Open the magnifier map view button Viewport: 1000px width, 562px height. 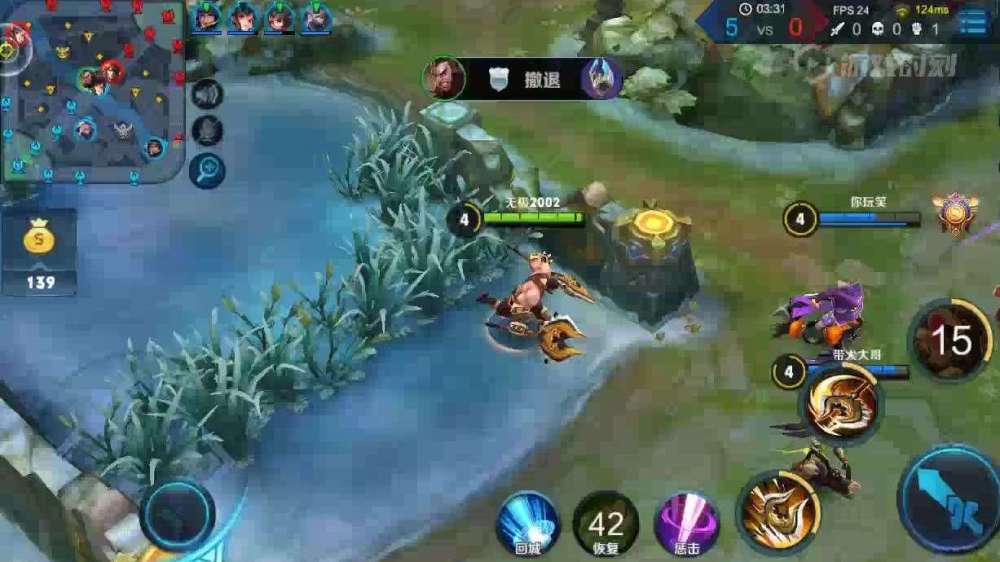coord(207,169)
